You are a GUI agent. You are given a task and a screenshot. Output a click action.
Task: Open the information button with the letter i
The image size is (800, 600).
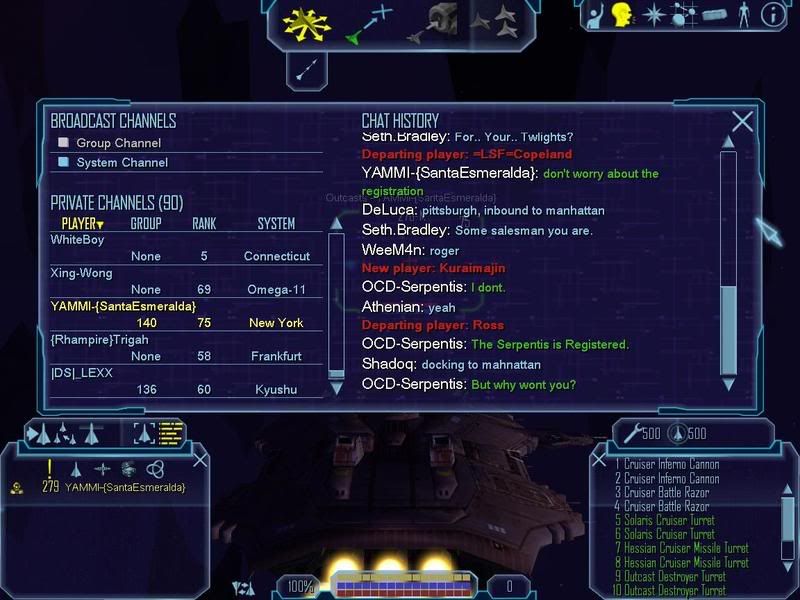[772, 15]
